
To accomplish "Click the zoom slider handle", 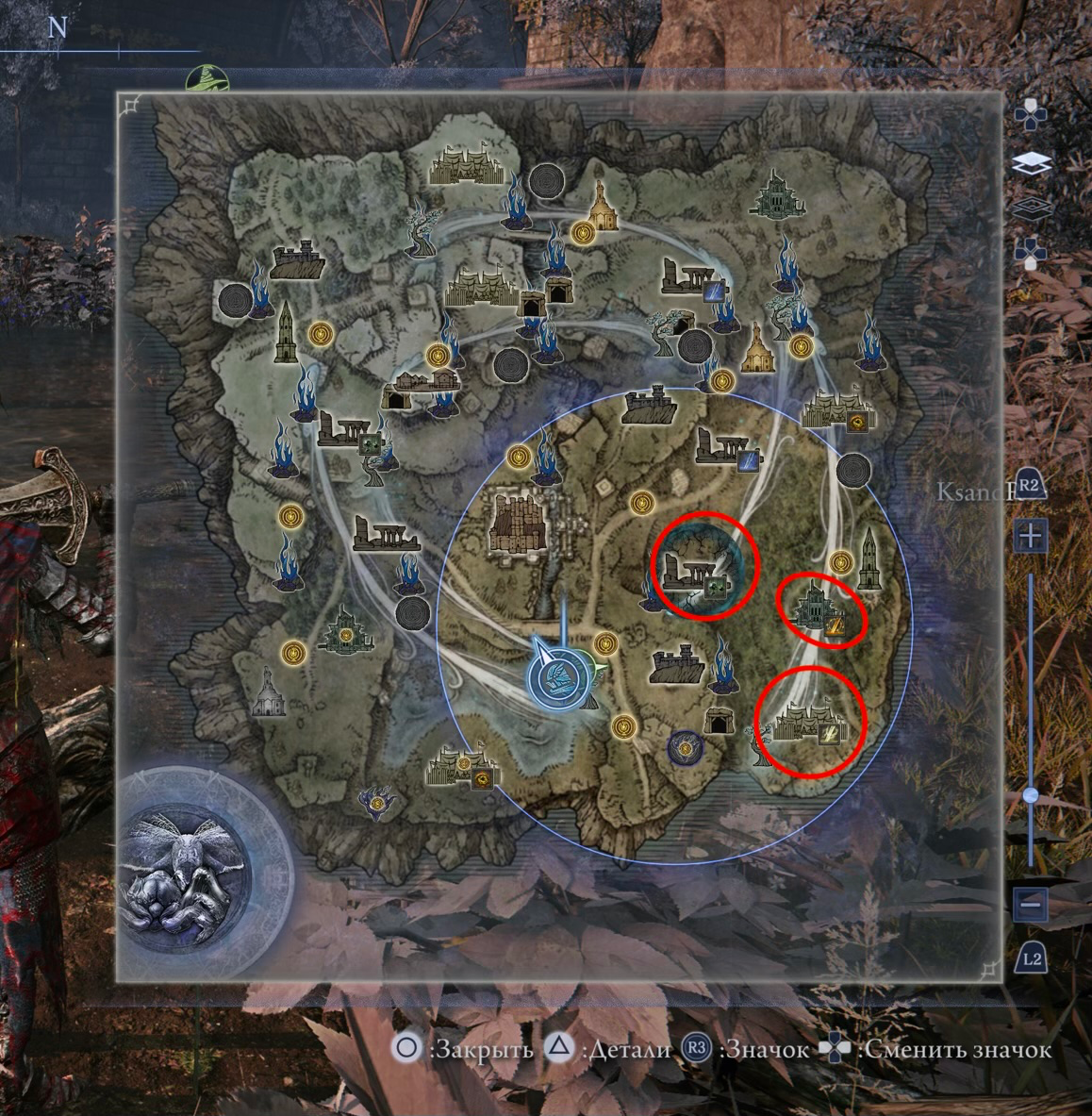I will [x=1032, y=795].
